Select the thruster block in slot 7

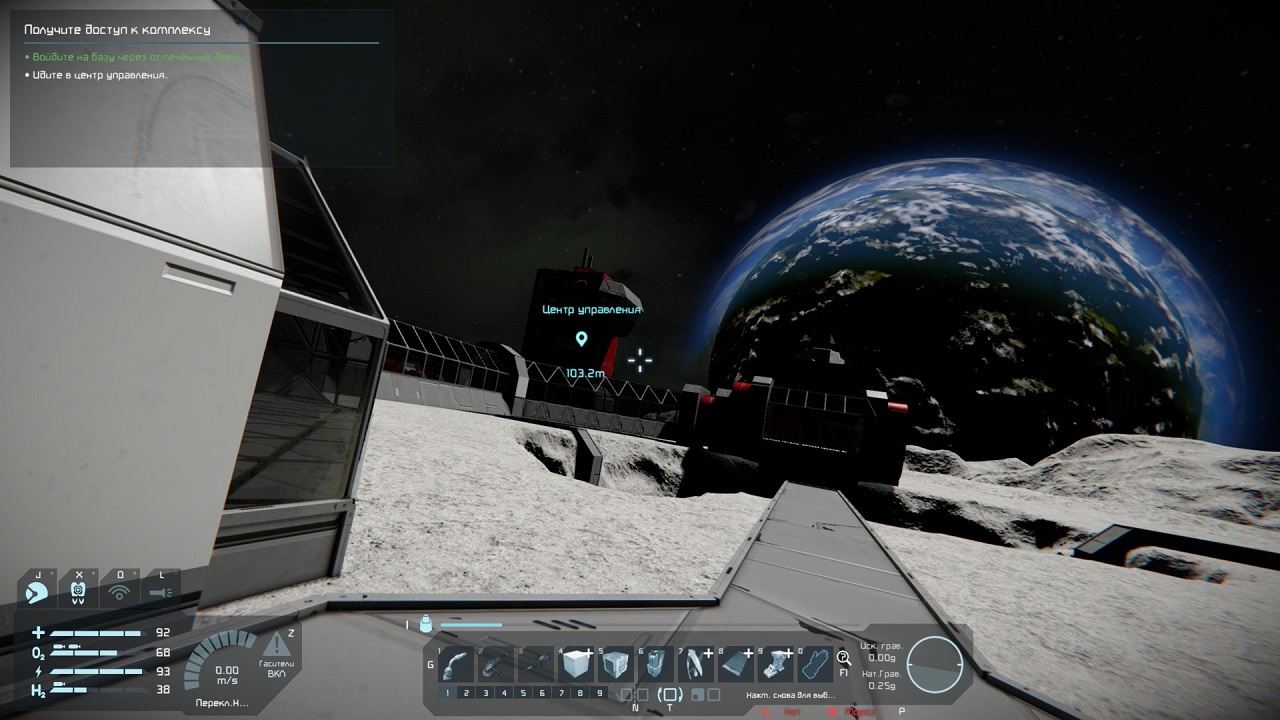(x=695, y=663)
